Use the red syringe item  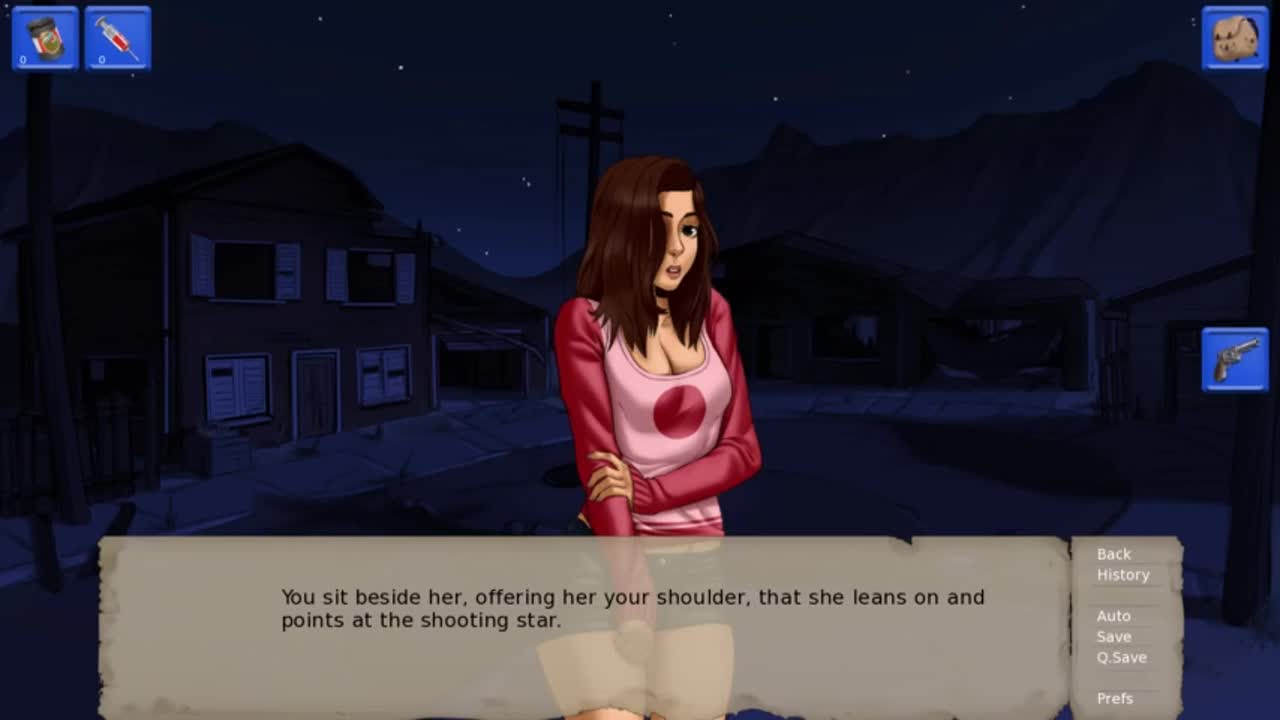pyautogui.click(x=118, y=39)
